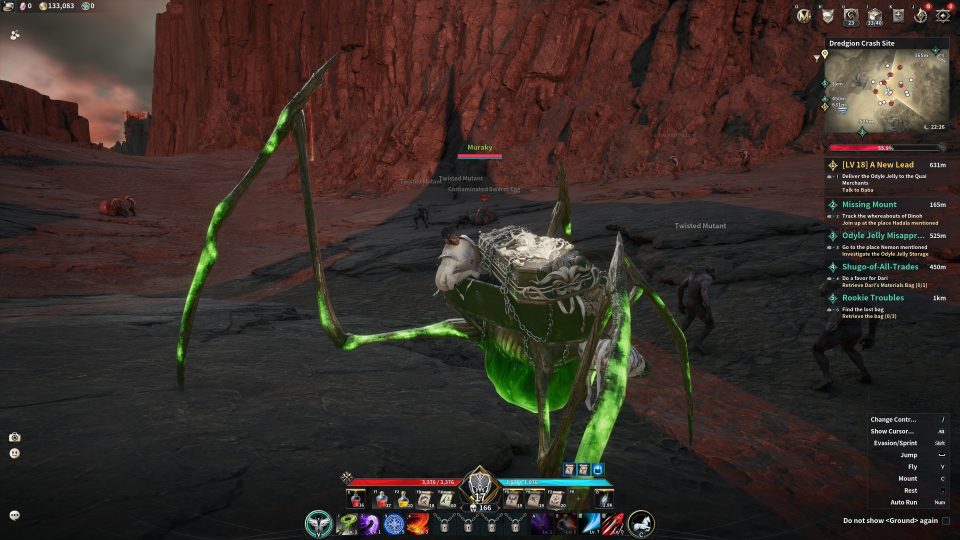This screenshot has width=960, height=540.
Task: Select the Missing Mount quest tracker
Action: click(869, 204)
